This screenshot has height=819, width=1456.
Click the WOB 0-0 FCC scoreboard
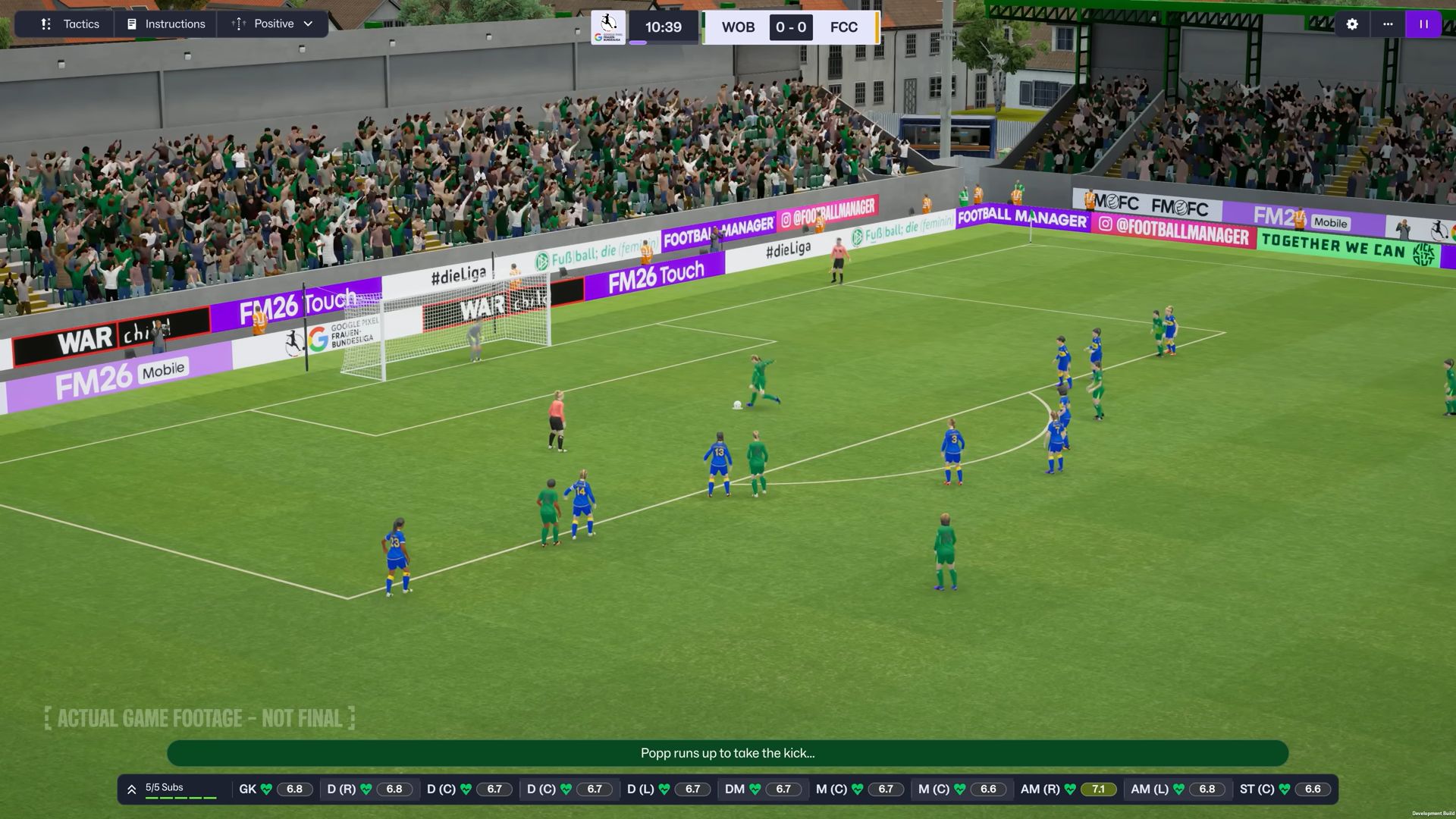click(x=790, y=27)
